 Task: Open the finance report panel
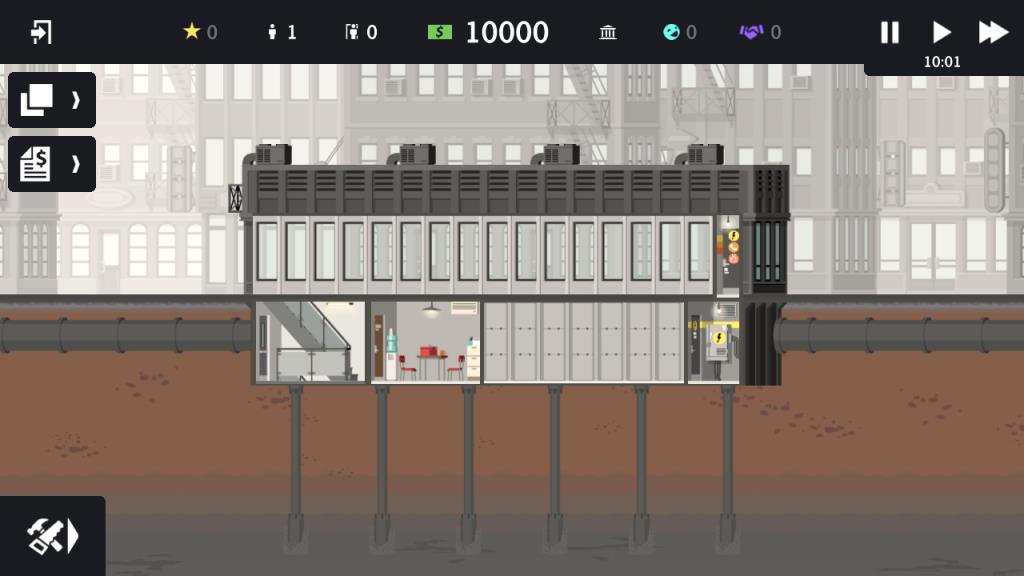tap(52, 164)
